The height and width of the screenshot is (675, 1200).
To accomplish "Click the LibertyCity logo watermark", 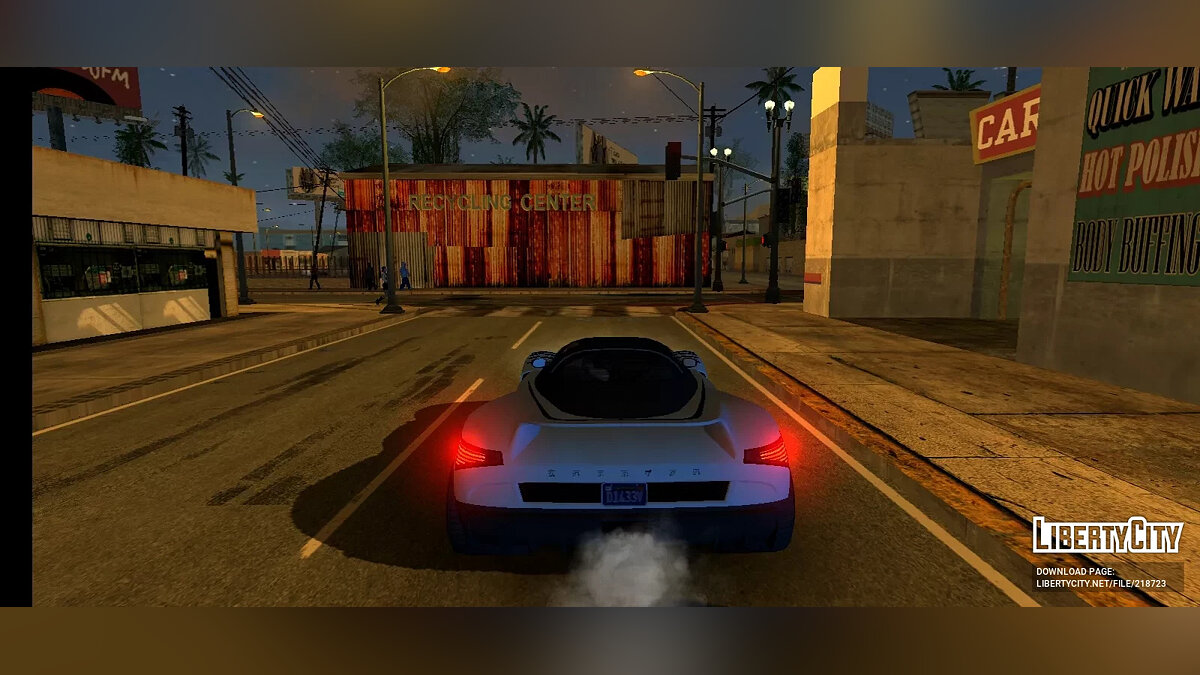I will pyautogui.click(x=1107, y=536).
